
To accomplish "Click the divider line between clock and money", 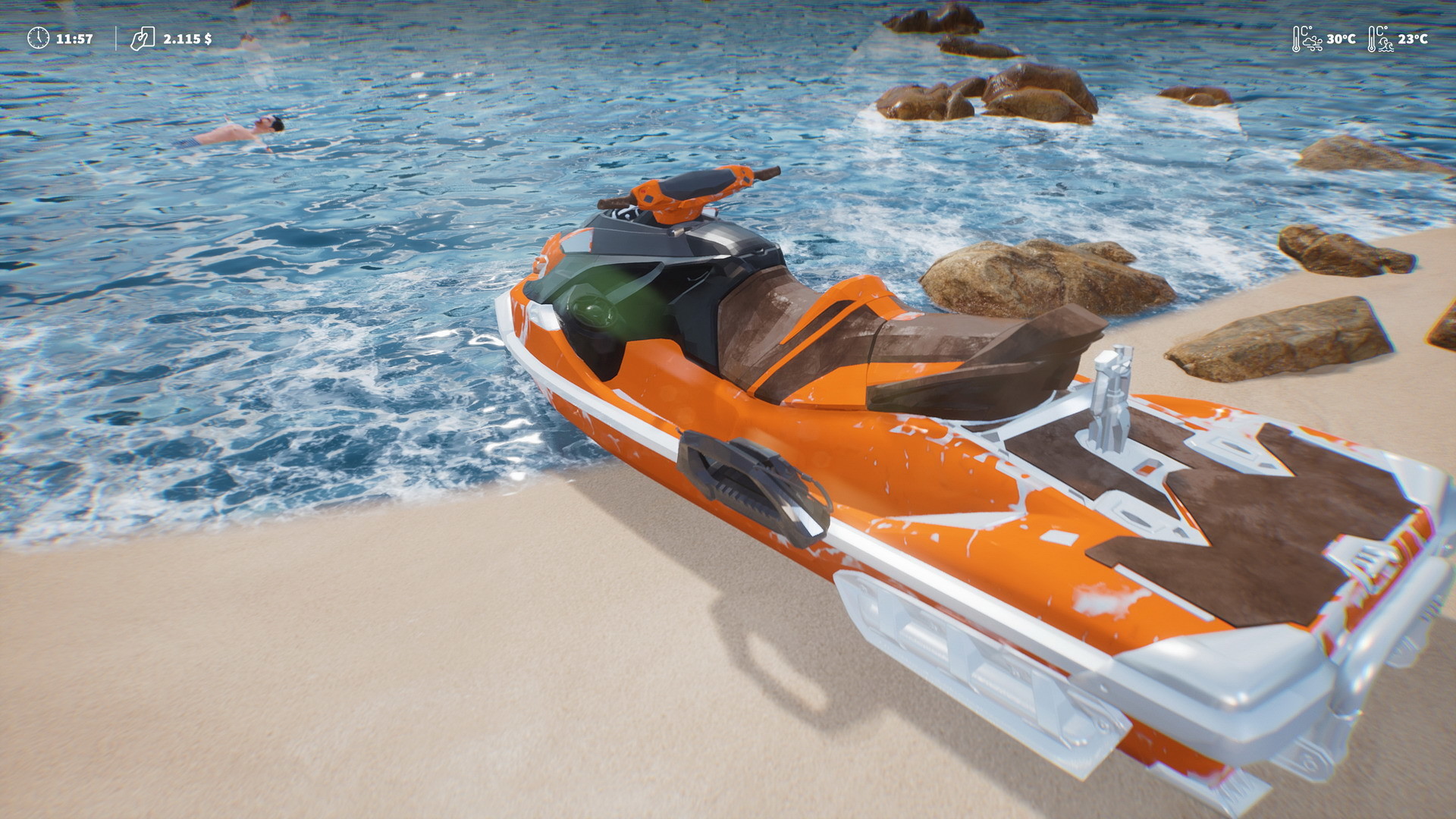I will (116, 38).
